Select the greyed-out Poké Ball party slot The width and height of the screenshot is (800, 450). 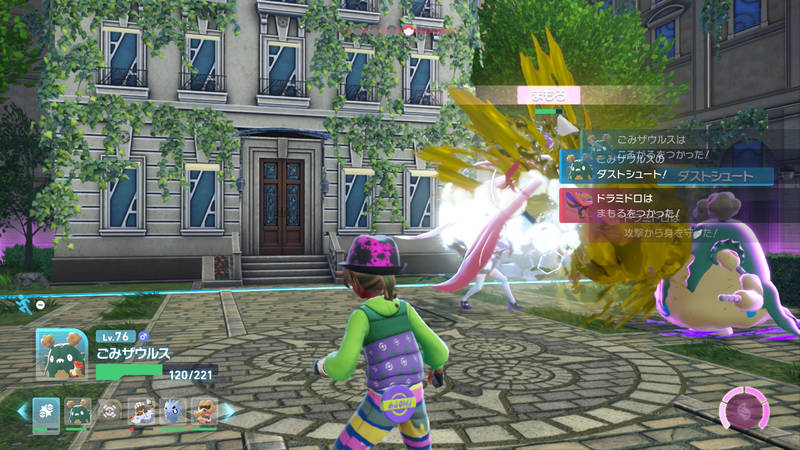pos(110,410)
